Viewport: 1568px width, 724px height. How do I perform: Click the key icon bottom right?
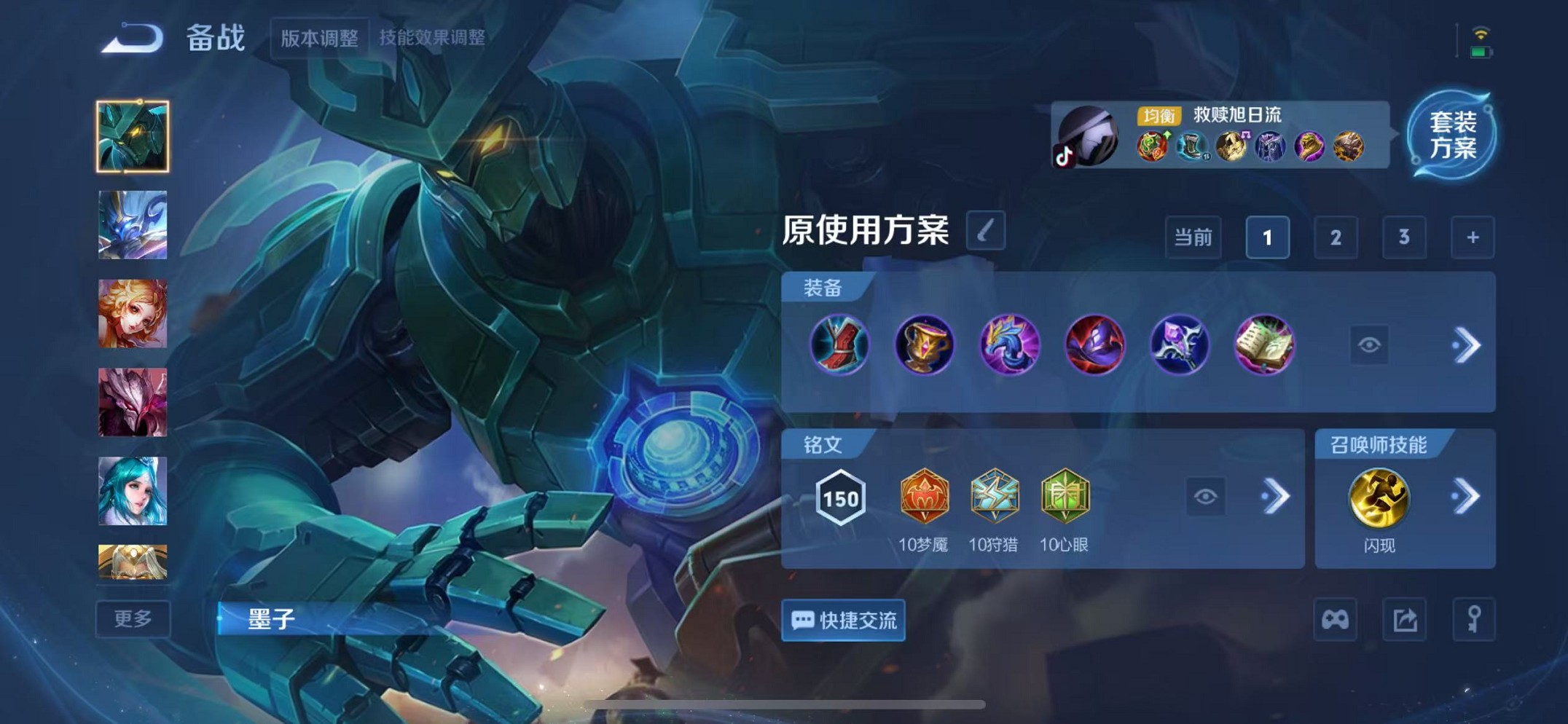(1473, 620)
